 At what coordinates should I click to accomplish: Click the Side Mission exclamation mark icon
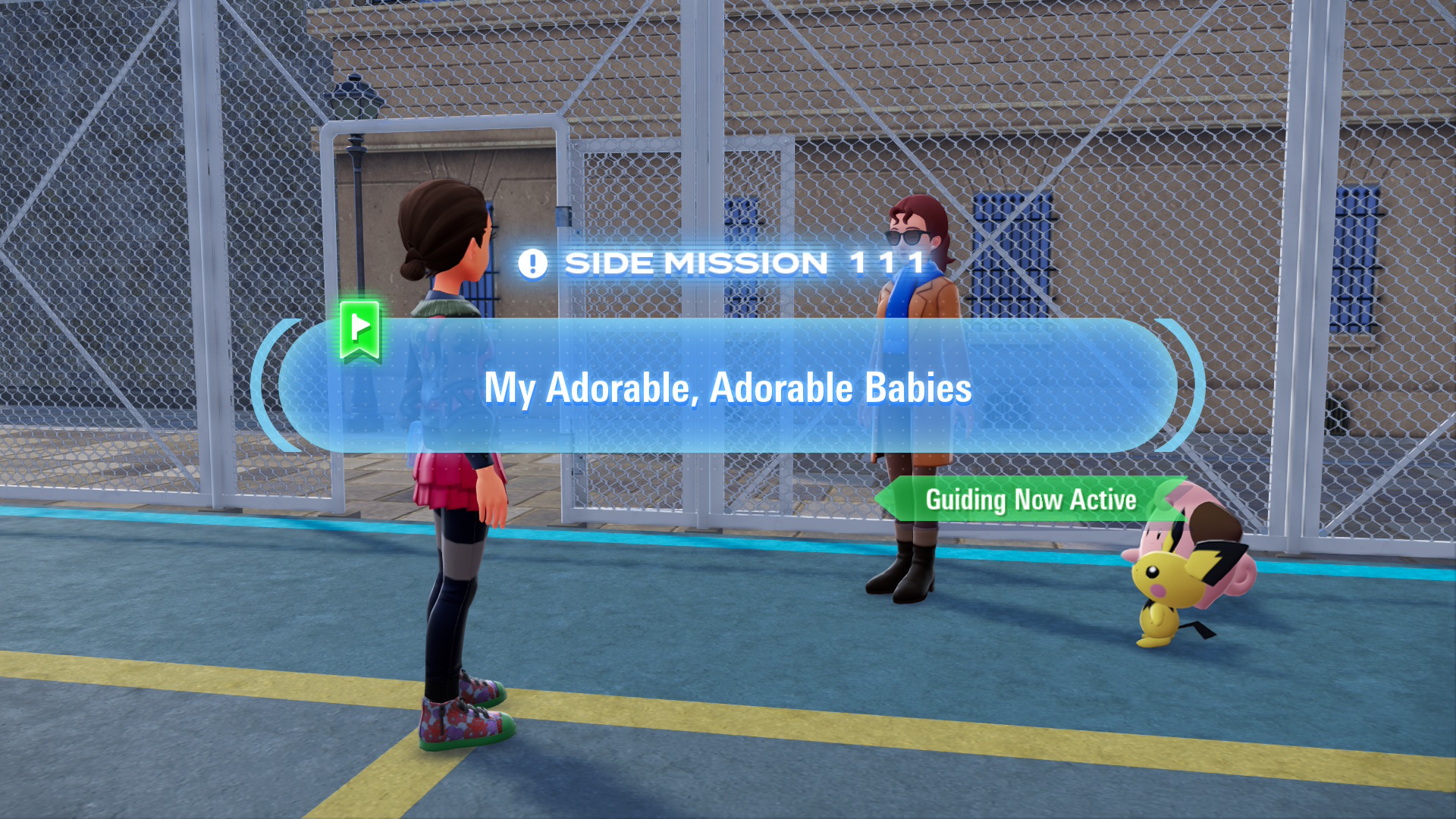(532, 264)
